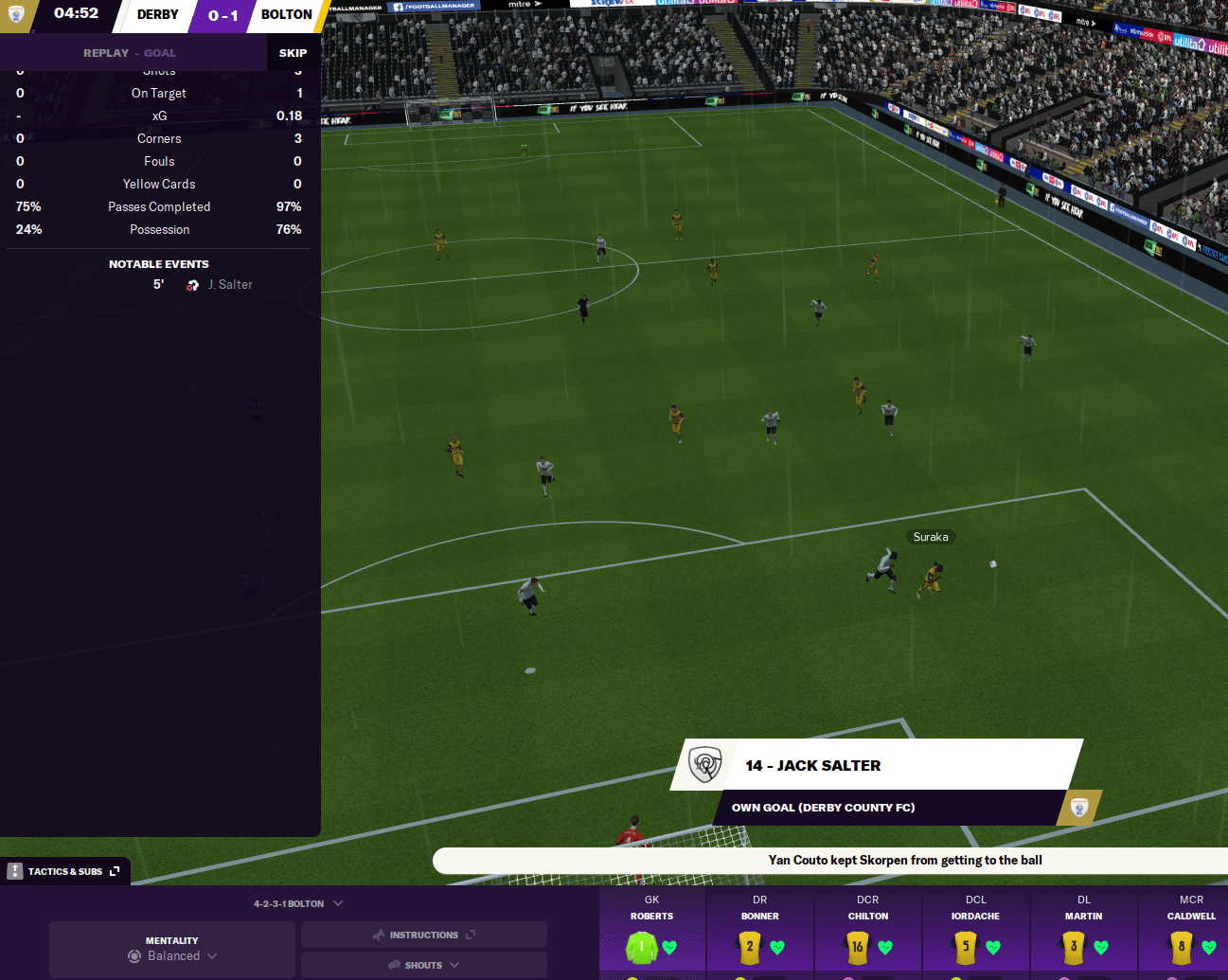The image size is (1228, 980).
Task: Open team Instructions
Action: click(423, 935)
